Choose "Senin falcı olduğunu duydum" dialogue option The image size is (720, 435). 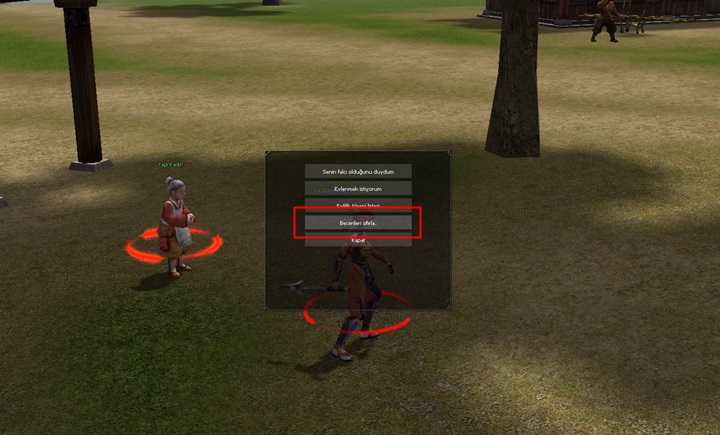click(358, 171)
